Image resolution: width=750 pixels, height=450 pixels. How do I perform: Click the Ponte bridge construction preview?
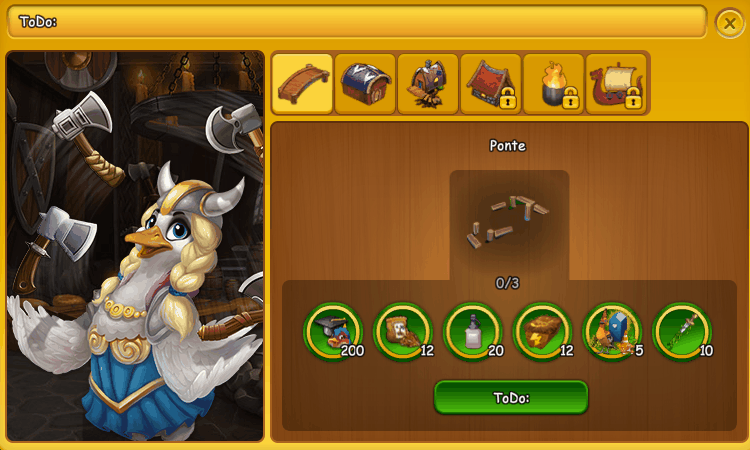tap(509, 222)
